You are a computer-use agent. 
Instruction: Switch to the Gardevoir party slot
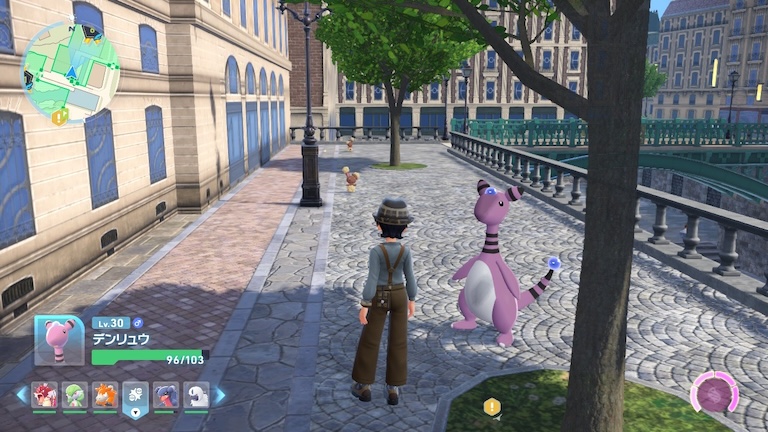pos(74,395)
